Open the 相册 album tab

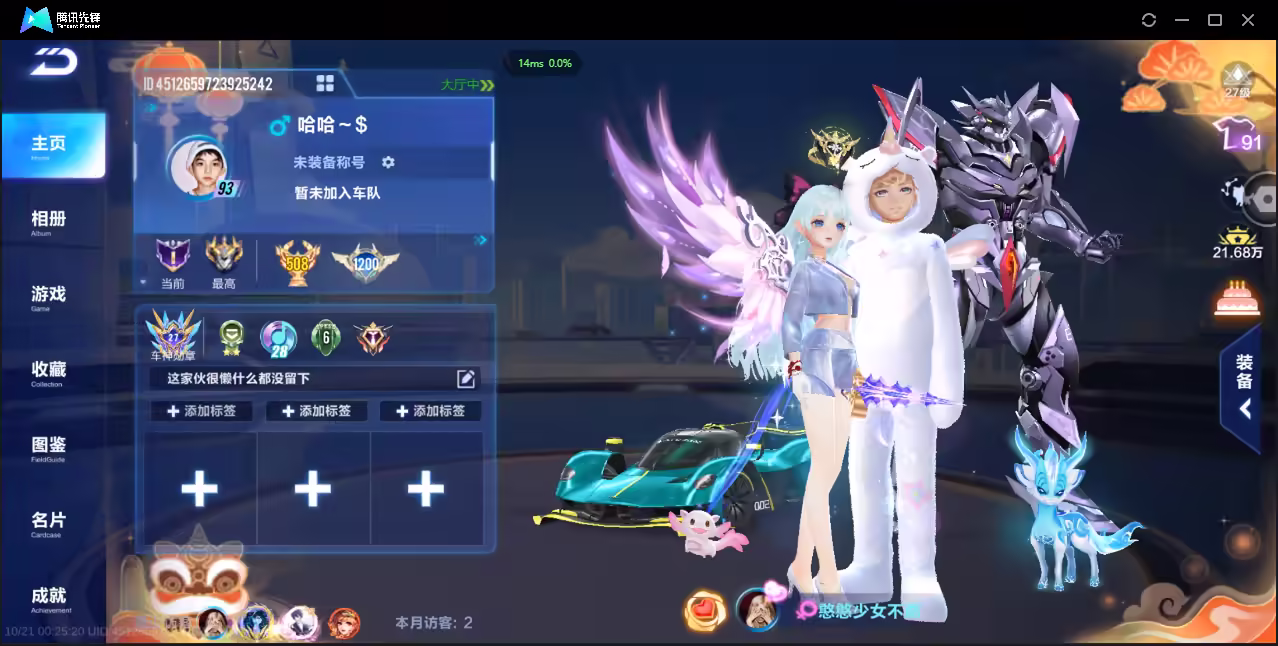pos(48,221)
